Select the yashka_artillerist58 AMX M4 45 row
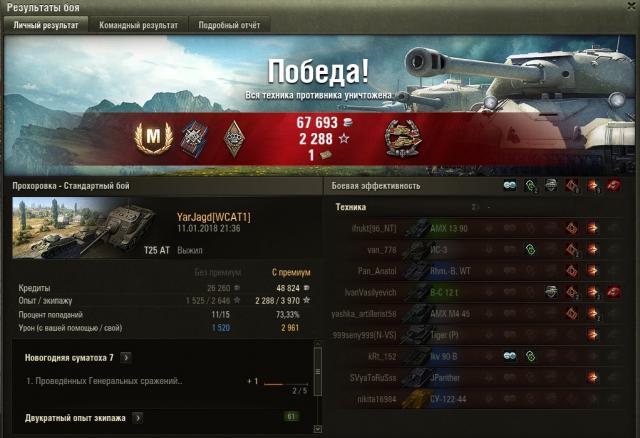This screenshot has width=640, height=438. pos(480,313)
